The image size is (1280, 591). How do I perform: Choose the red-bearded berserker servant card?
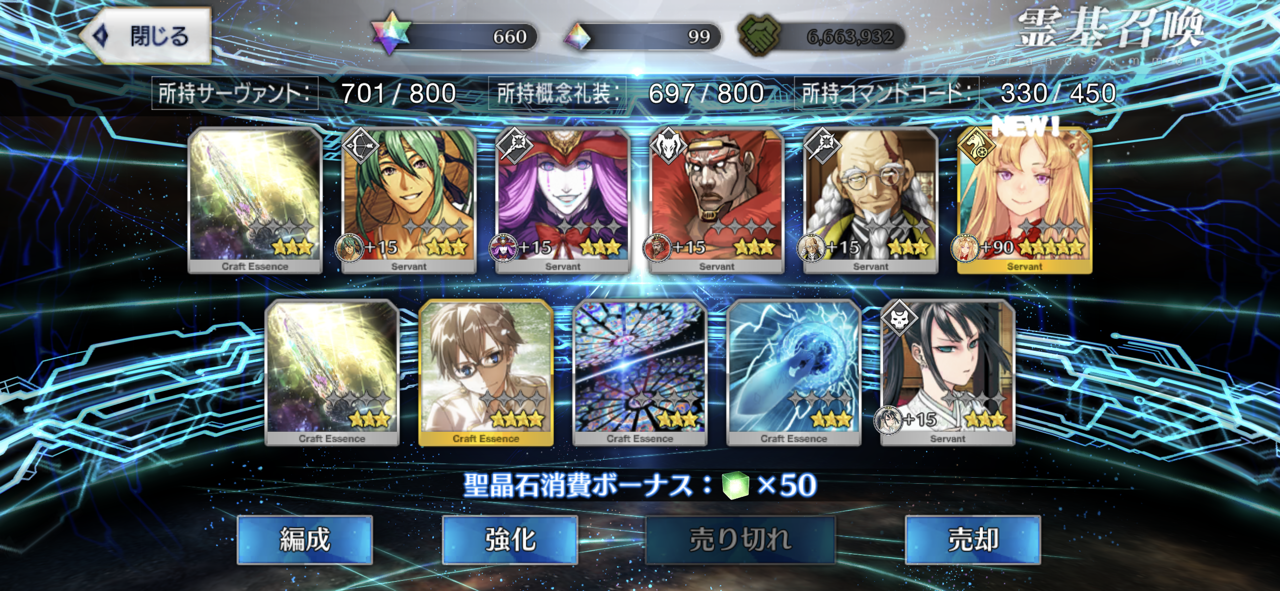(x=717, y=200)
